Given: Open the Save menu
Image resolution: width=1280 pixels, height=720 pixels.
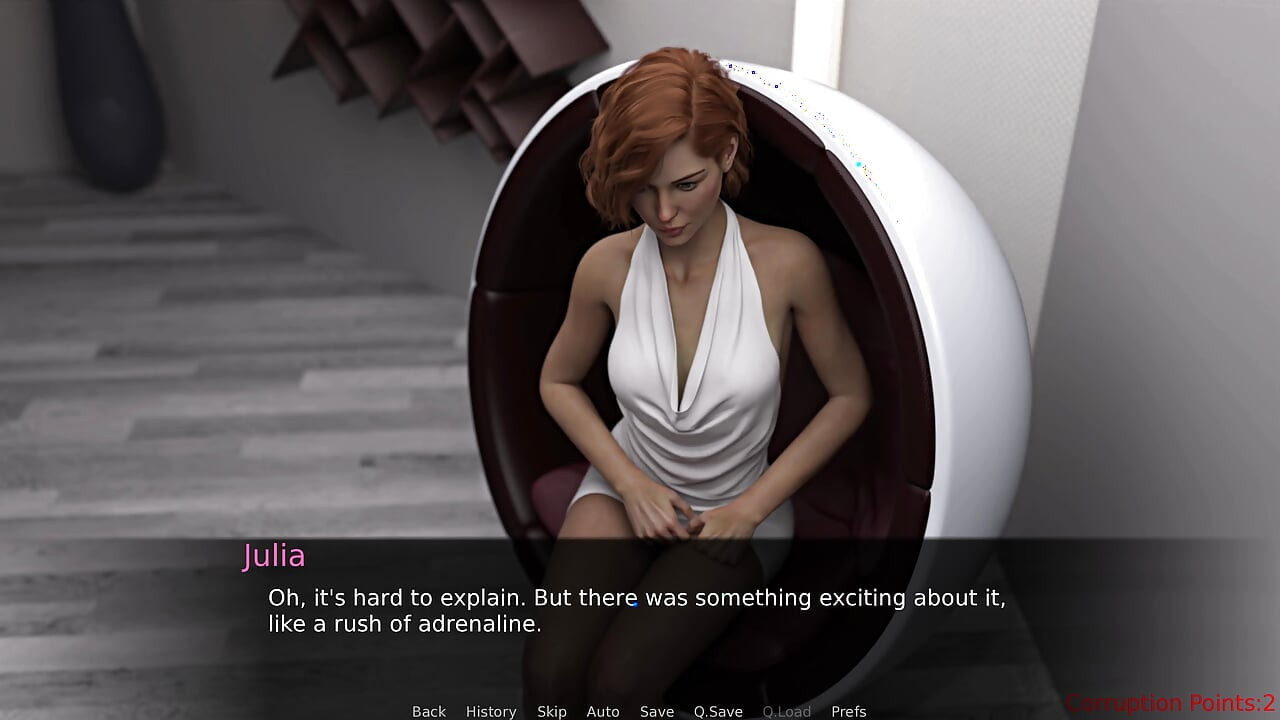Looking at the screenshot, I should [657, 711].
